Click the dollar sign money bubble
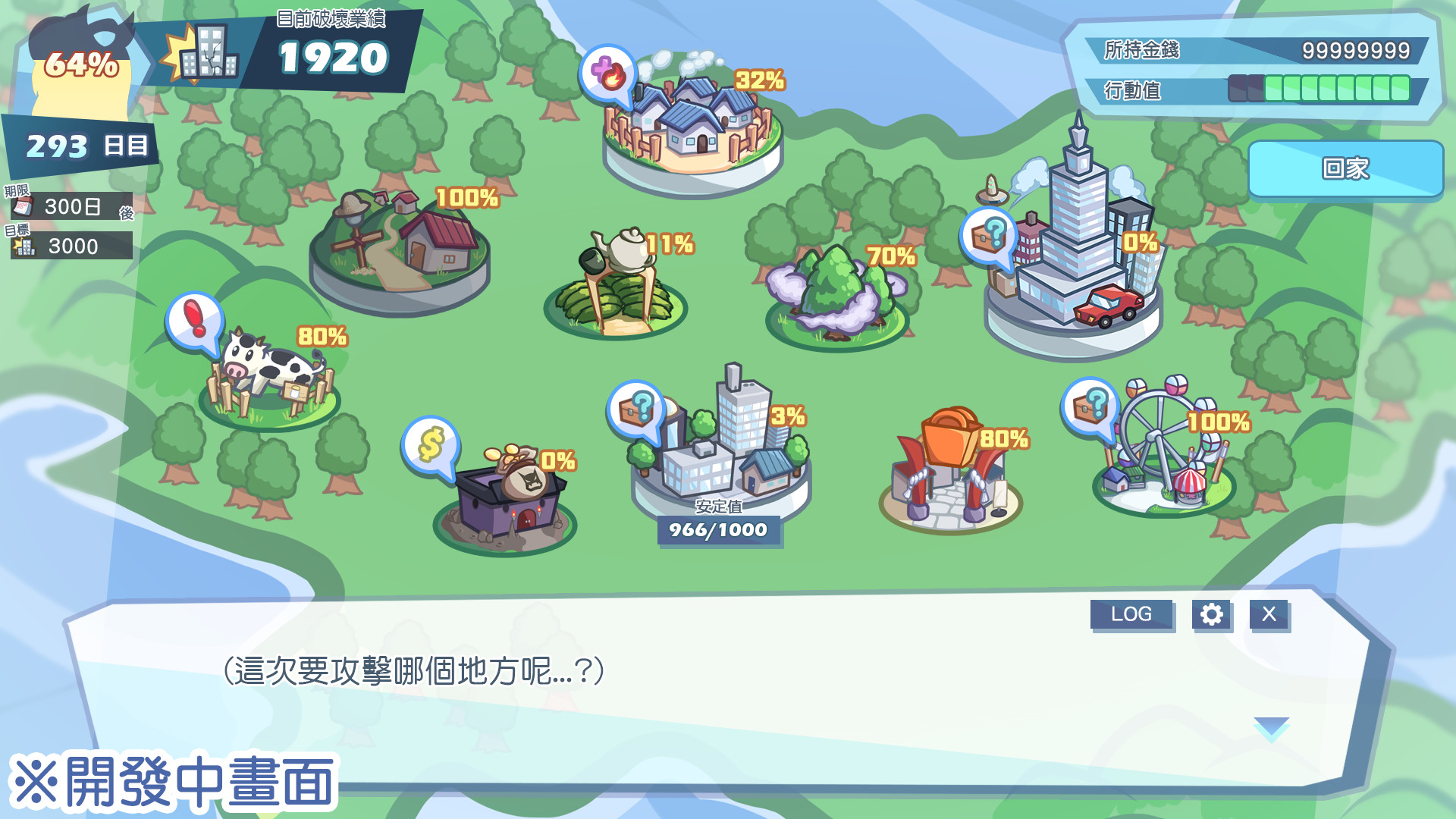This screenshot has width=1456, height=819. click(430, 444)
